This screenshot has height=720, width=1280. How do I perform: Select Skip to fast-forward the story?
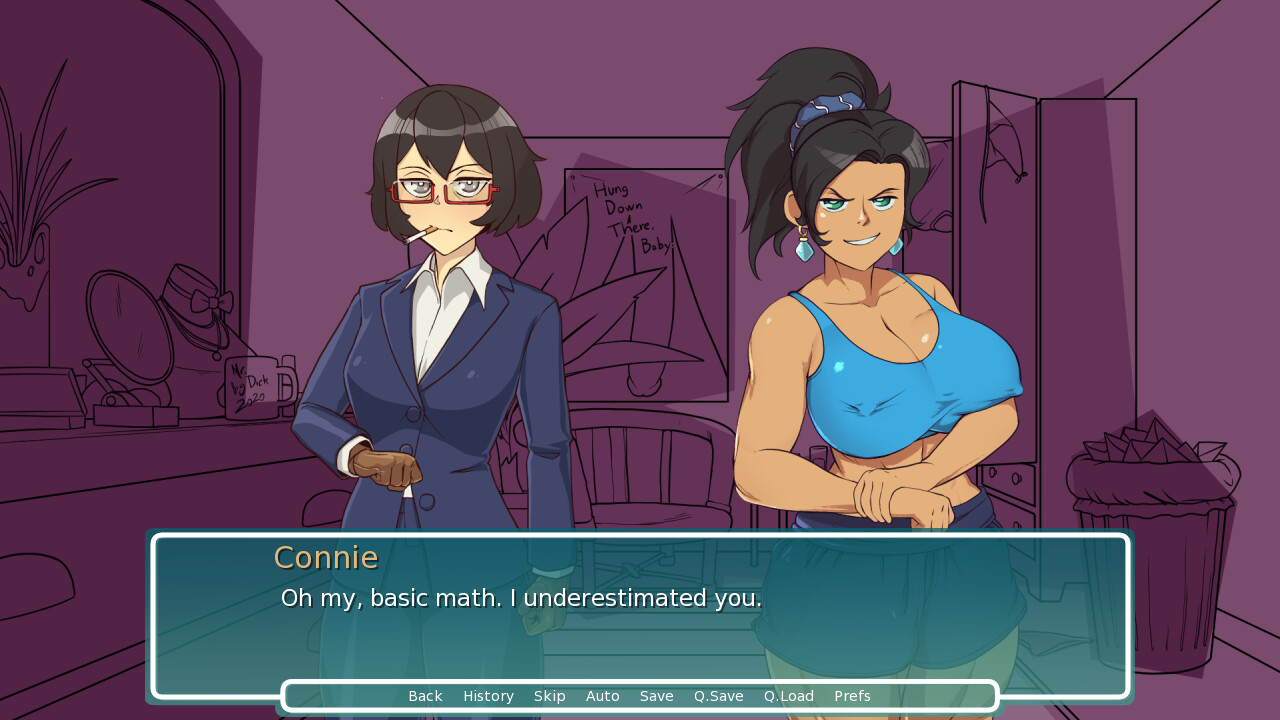tap(549, 696)
